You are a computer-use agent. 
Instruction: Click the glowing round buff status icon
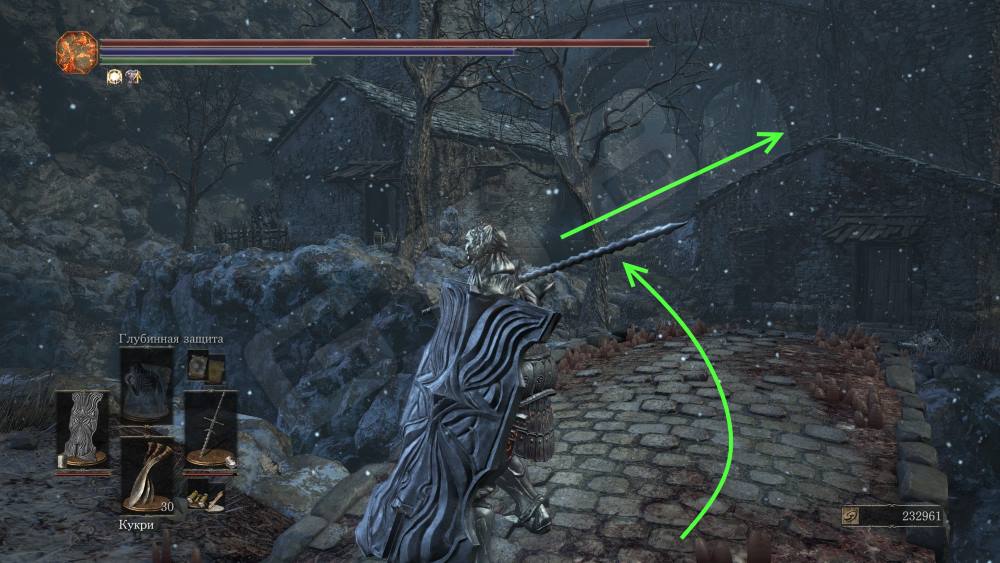pyautogui.click(x=114, y=76)
